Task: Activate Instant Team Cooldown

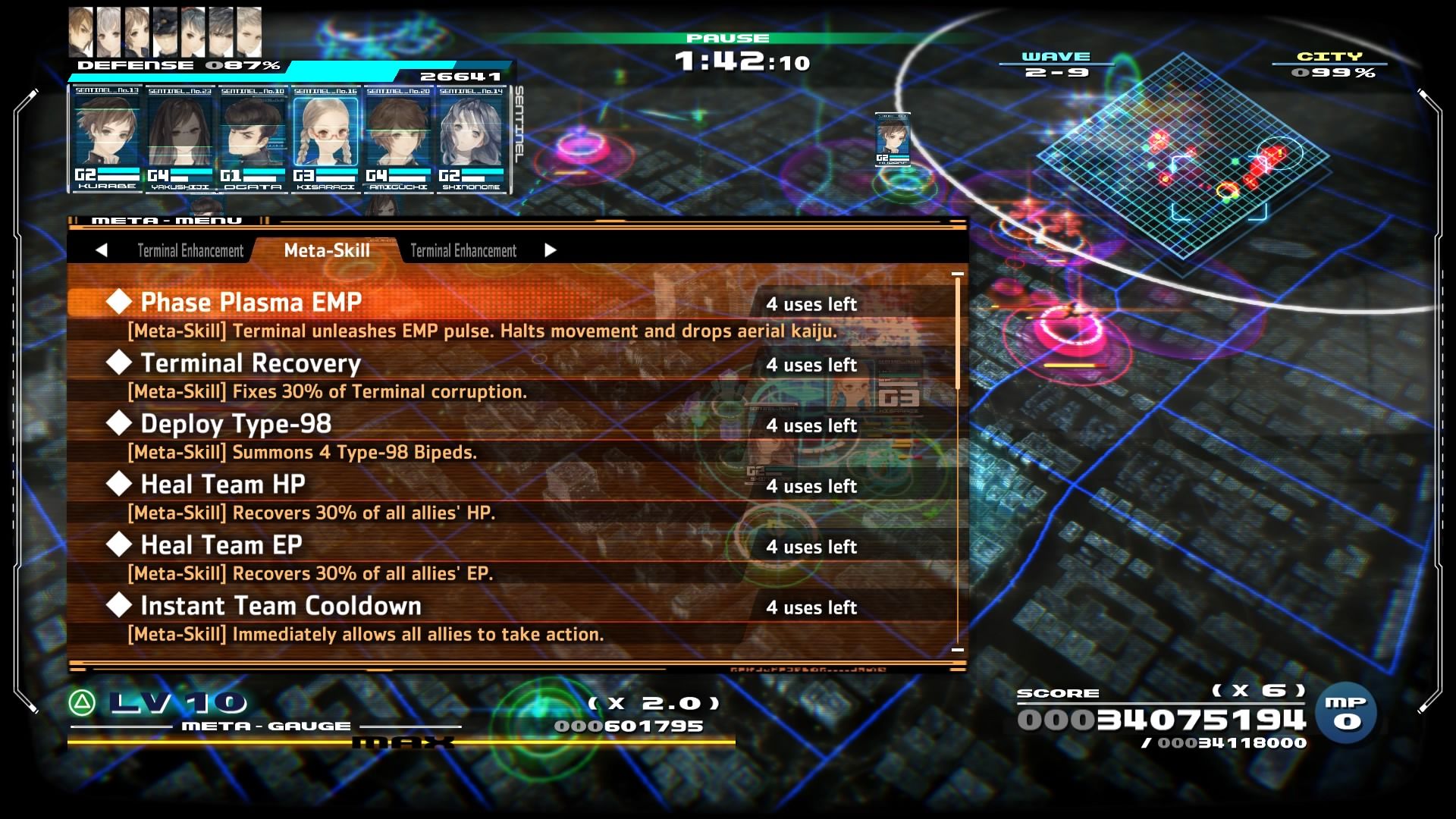Action: click(281, 606)
